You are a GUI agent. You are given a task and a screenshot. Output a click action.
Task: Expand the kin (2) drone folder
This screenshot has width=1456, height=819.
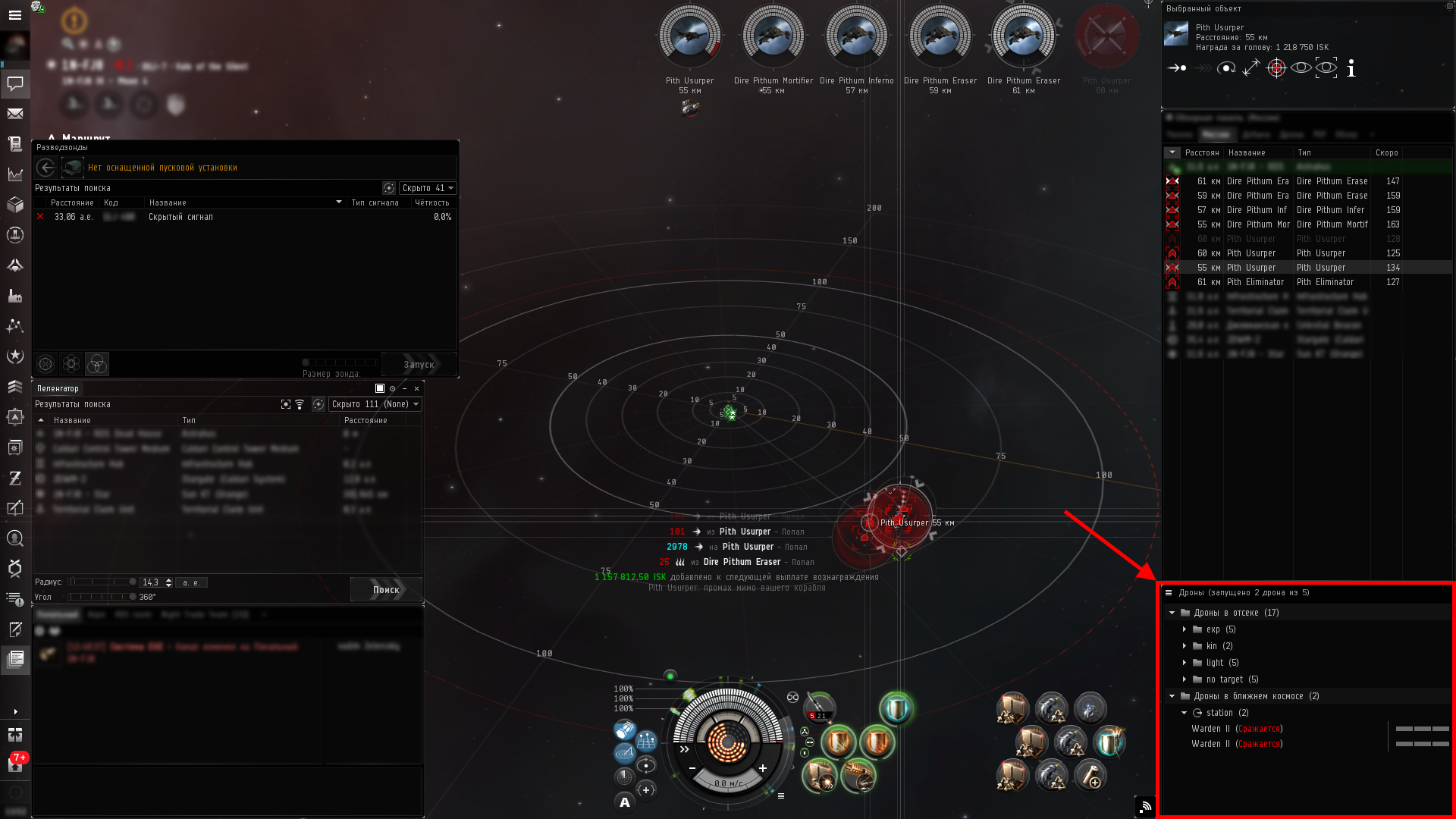(1185, 646)
